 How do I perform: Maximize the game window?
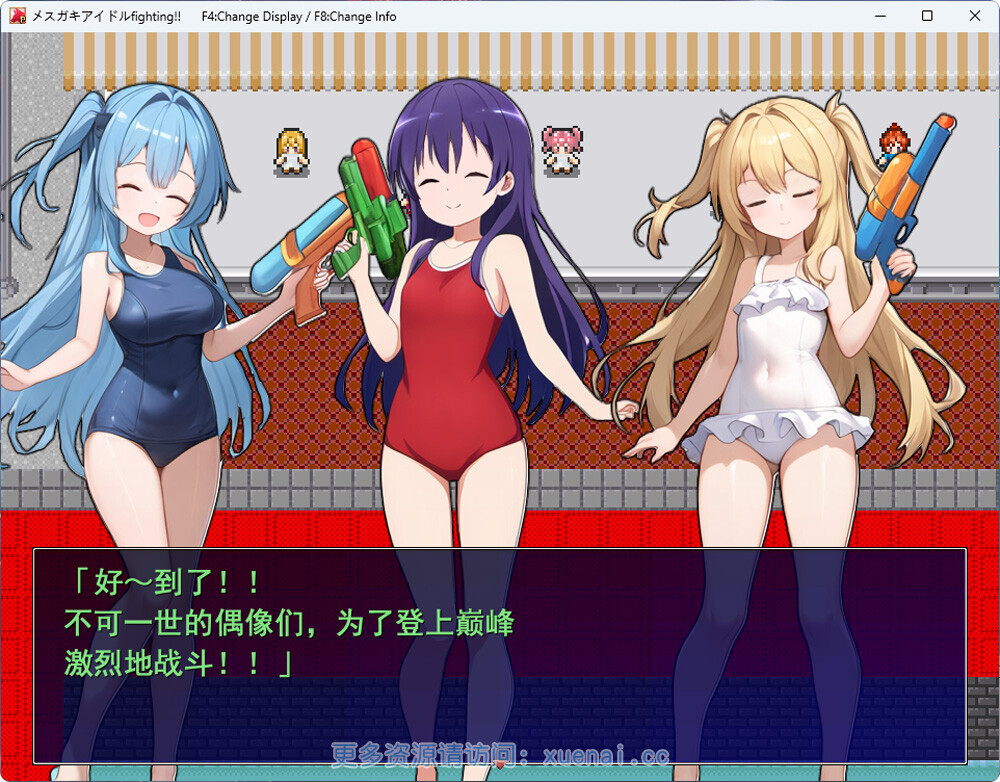pos(927,16)
